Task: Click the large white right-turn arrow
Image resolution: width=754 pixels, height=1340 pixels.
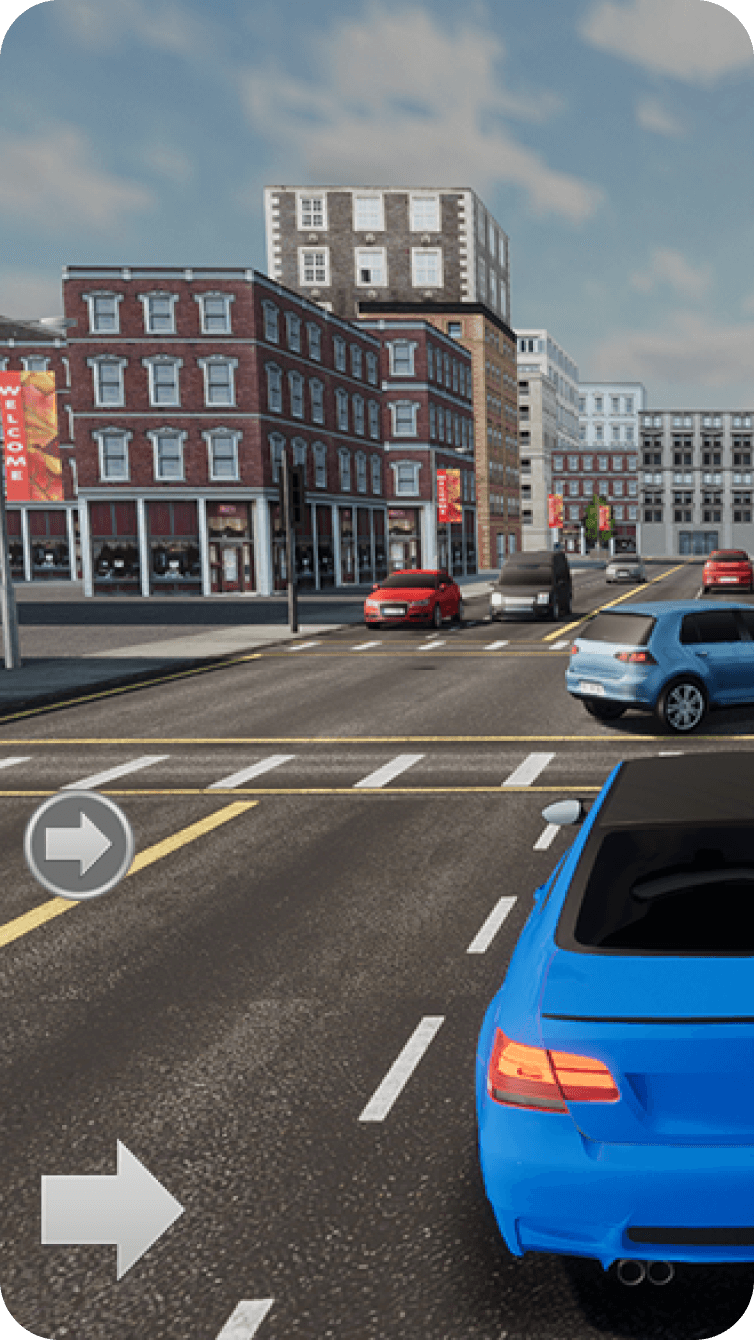Action: 111,1210
